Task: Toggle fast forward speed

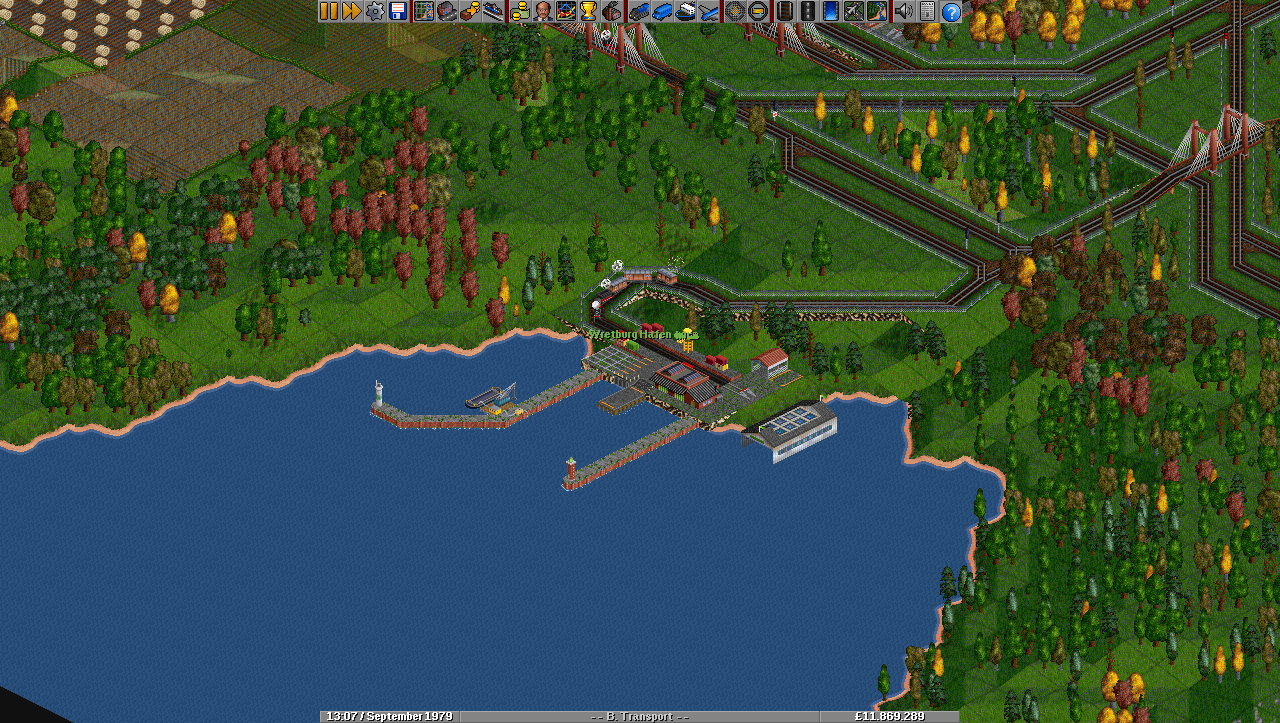Action: pos(352,11)
